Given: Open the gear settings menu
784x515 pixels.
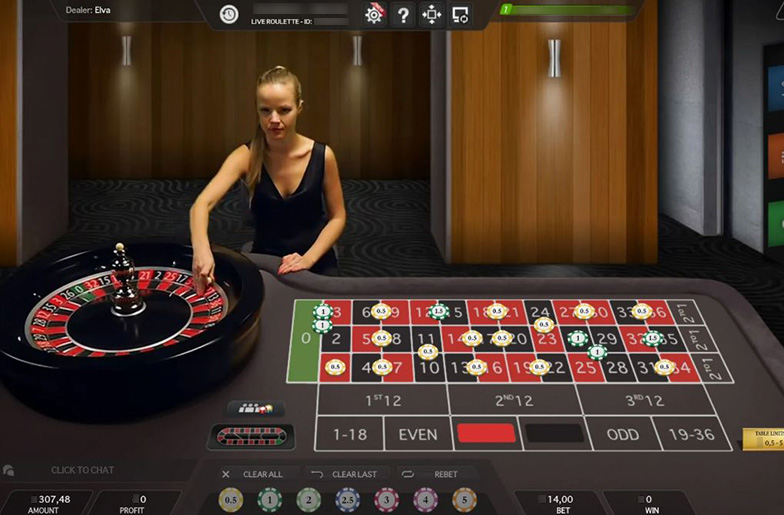Looking at the screenshot, I should (374, 14).
